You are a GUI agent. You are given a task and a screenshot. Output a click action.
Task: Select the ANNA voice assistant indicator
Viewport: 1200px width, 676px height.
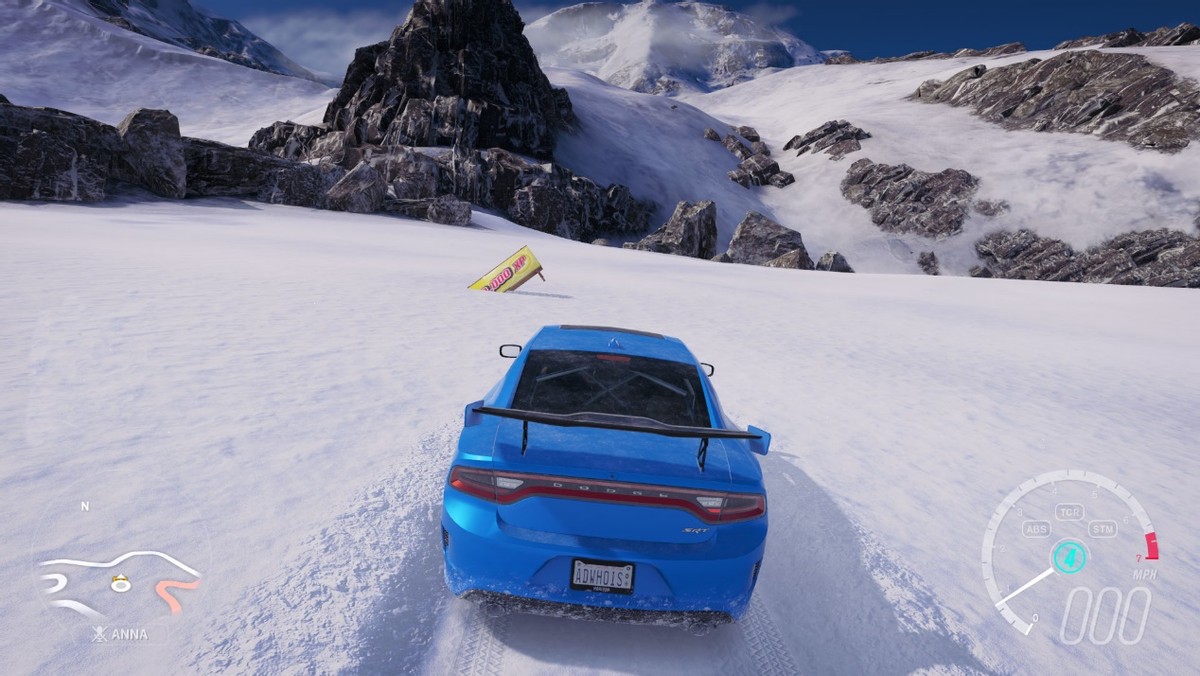(x=121, y=634)
